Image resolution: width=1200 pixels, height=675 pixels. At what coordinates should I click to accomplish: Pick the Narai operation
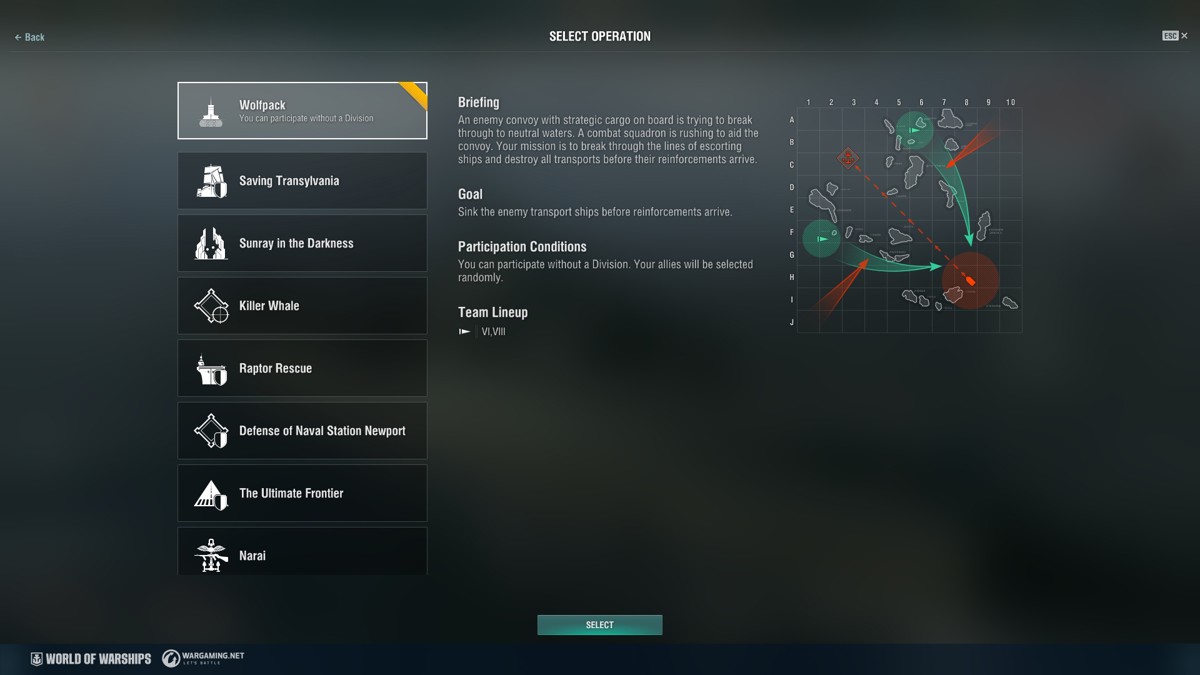coord(302,553)
